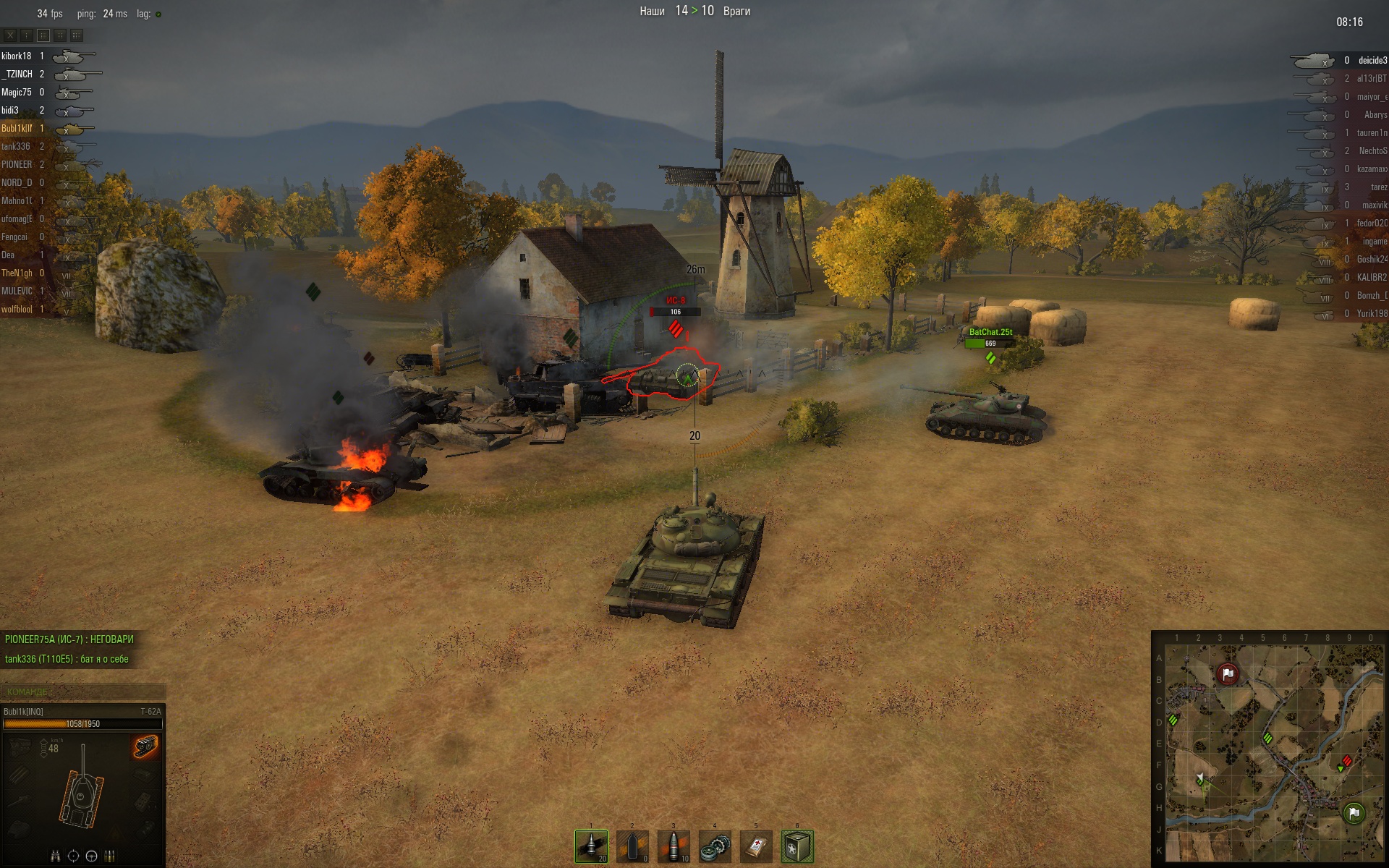Select Magic75 in the allied team list
Image resolution: width=1389 pixels, height=868 pixels.
(16, 92)
